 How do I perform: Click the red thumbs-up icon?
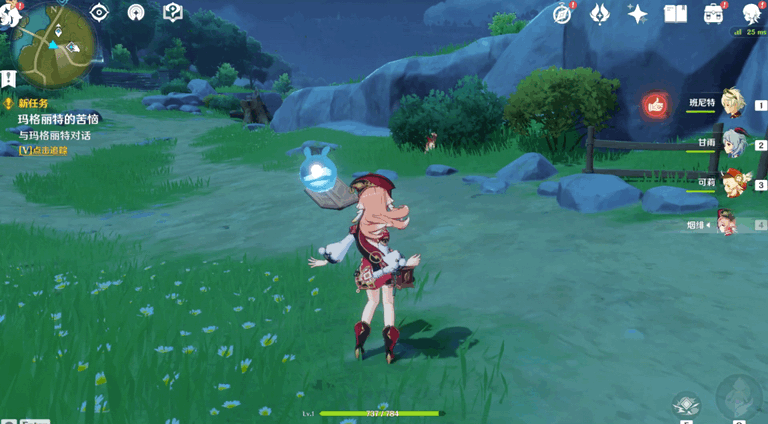[655, 104]
